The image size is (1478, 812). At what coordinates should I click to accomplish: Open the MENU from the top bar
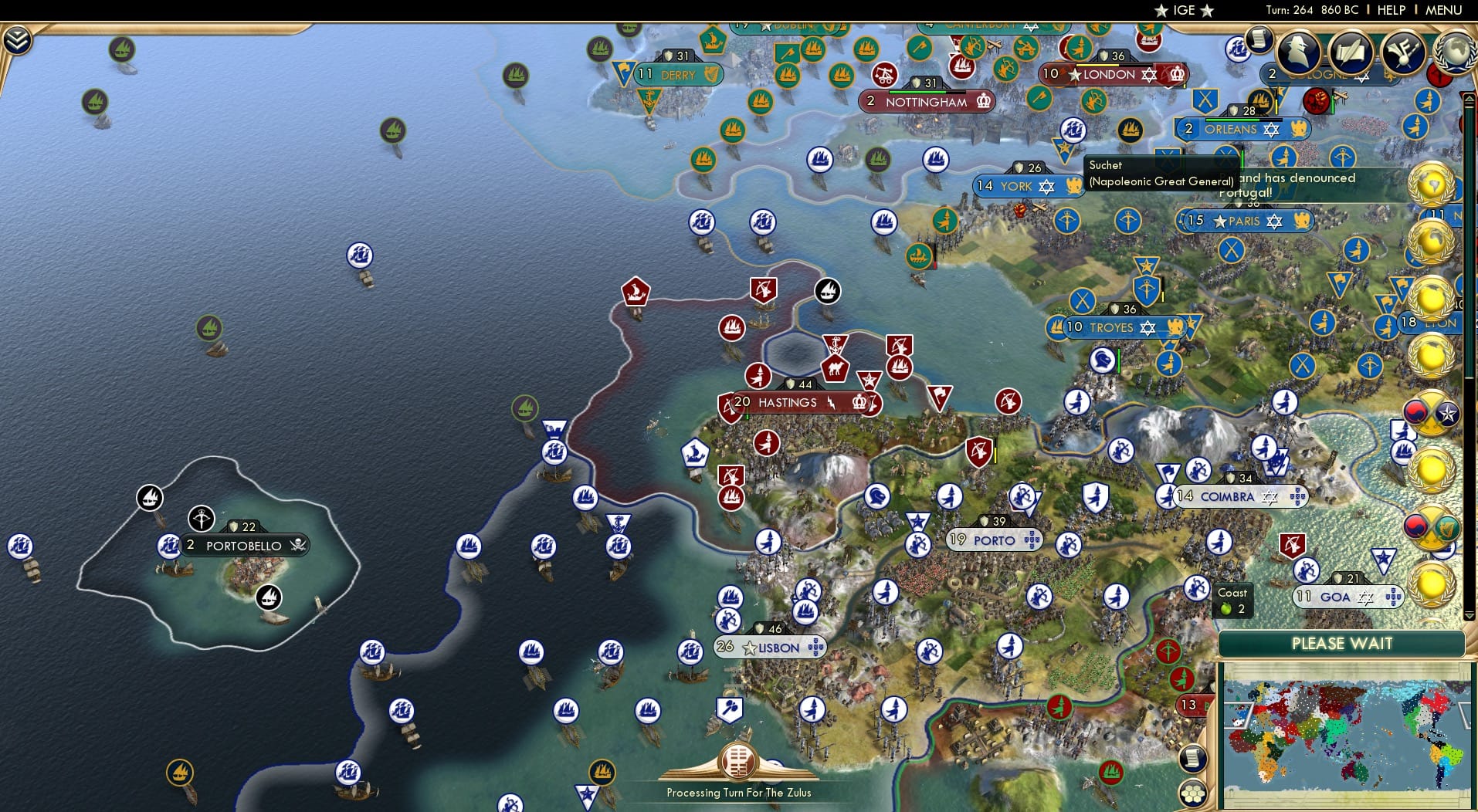(1442, 10)
